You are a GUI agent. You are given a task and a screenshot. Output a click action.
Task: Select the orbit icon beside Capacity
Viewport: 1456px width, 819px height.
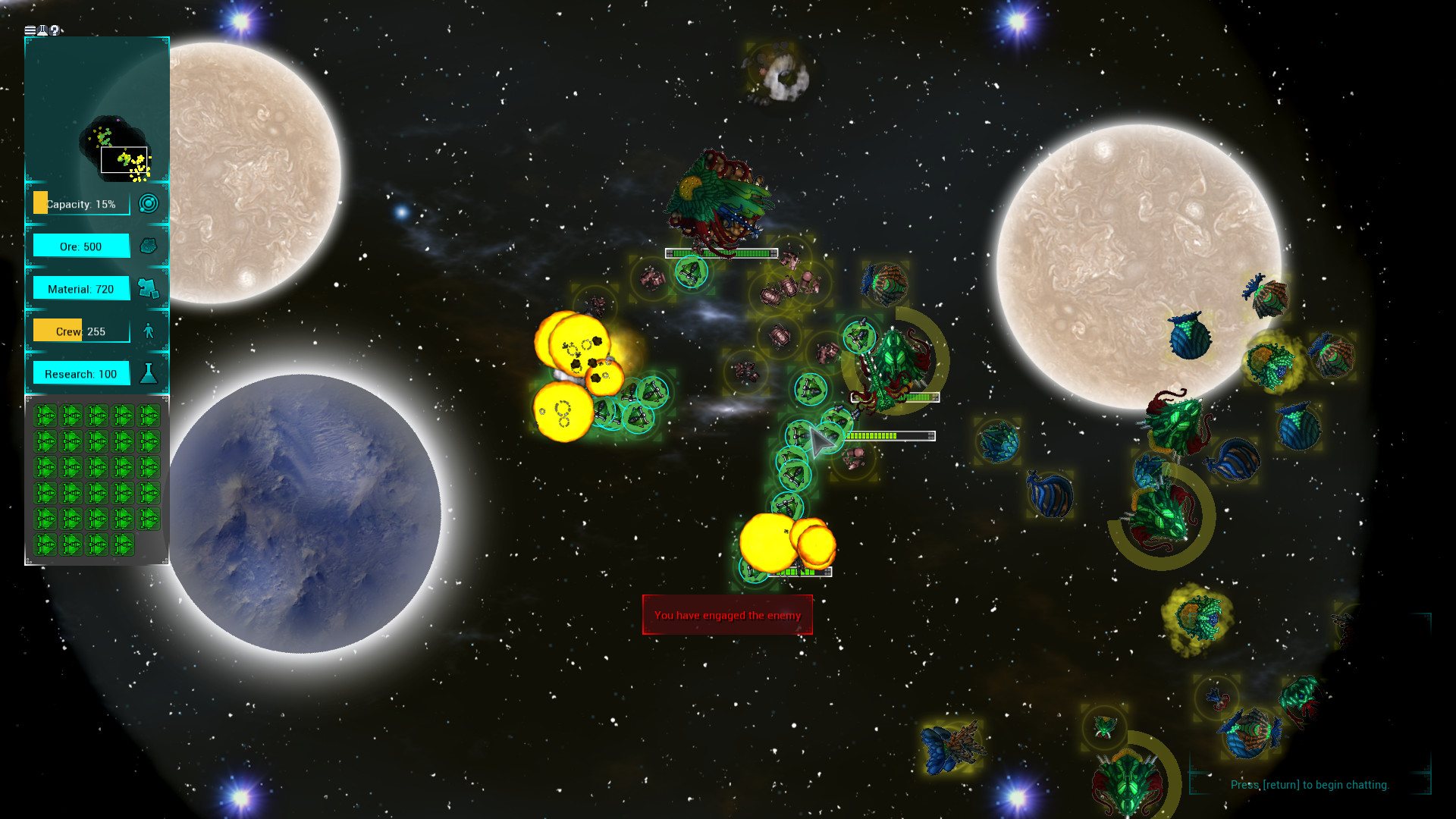point(149,203)
